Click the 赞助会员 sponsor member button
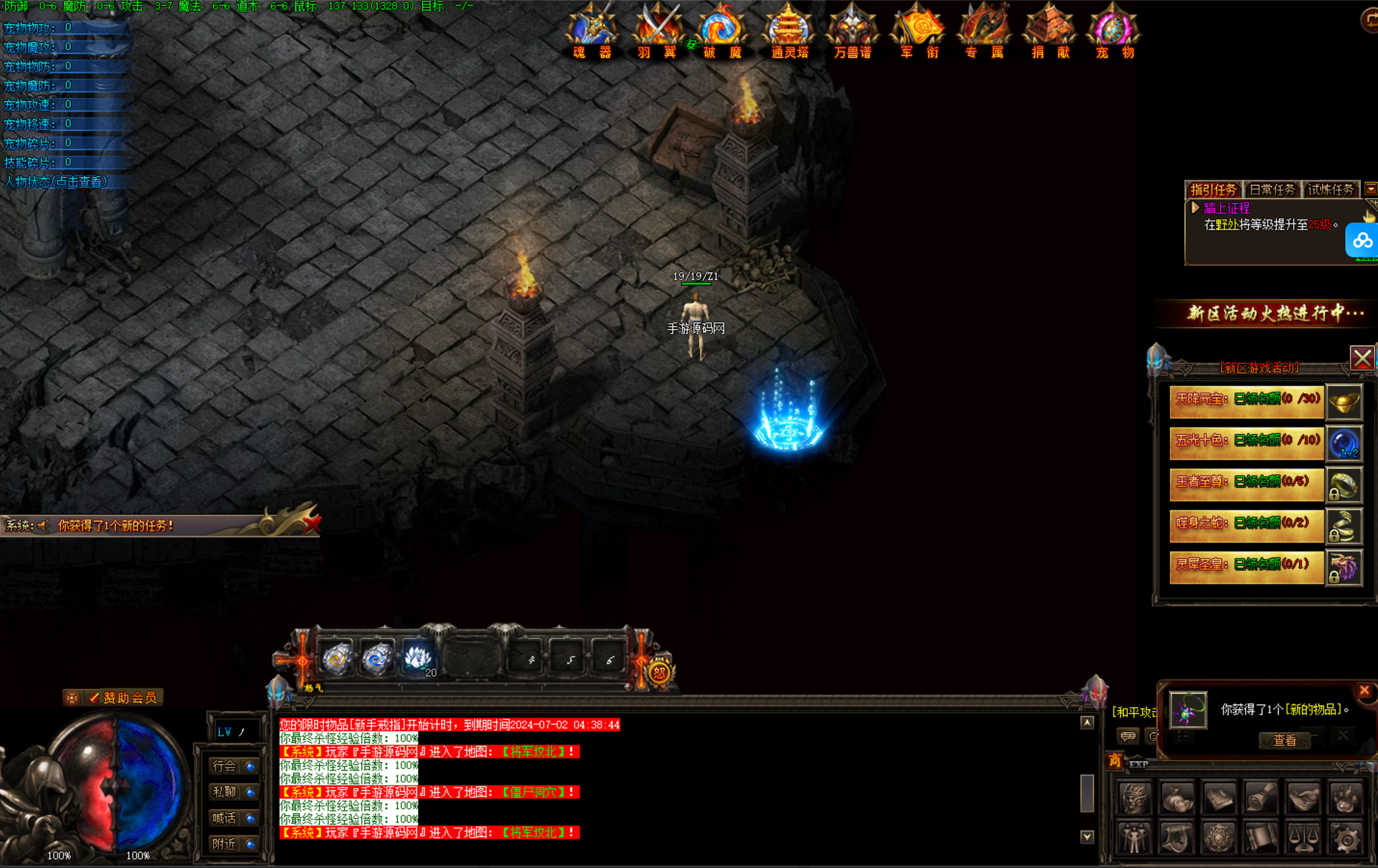This screenshot has height=868, width=1378. 122,698
